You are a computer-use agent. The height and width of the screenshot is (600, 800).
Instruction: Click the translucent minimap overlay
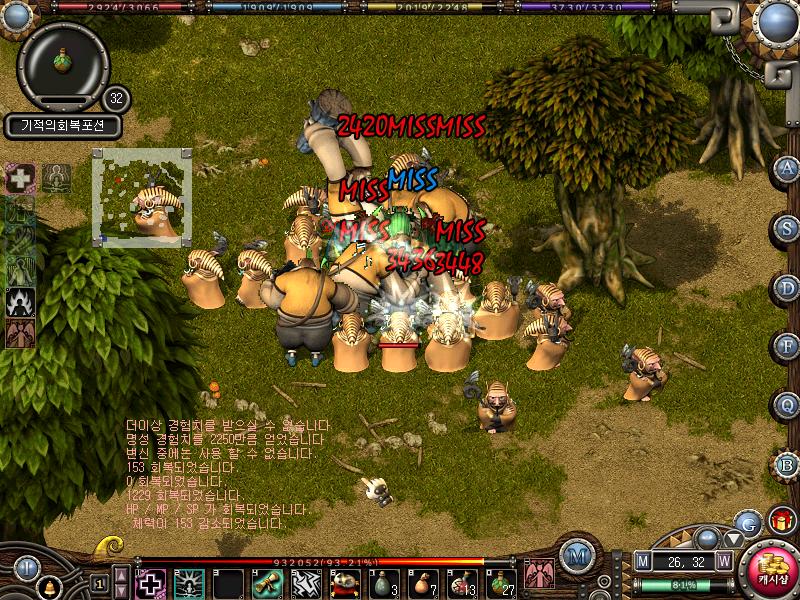tap(142, 196)
